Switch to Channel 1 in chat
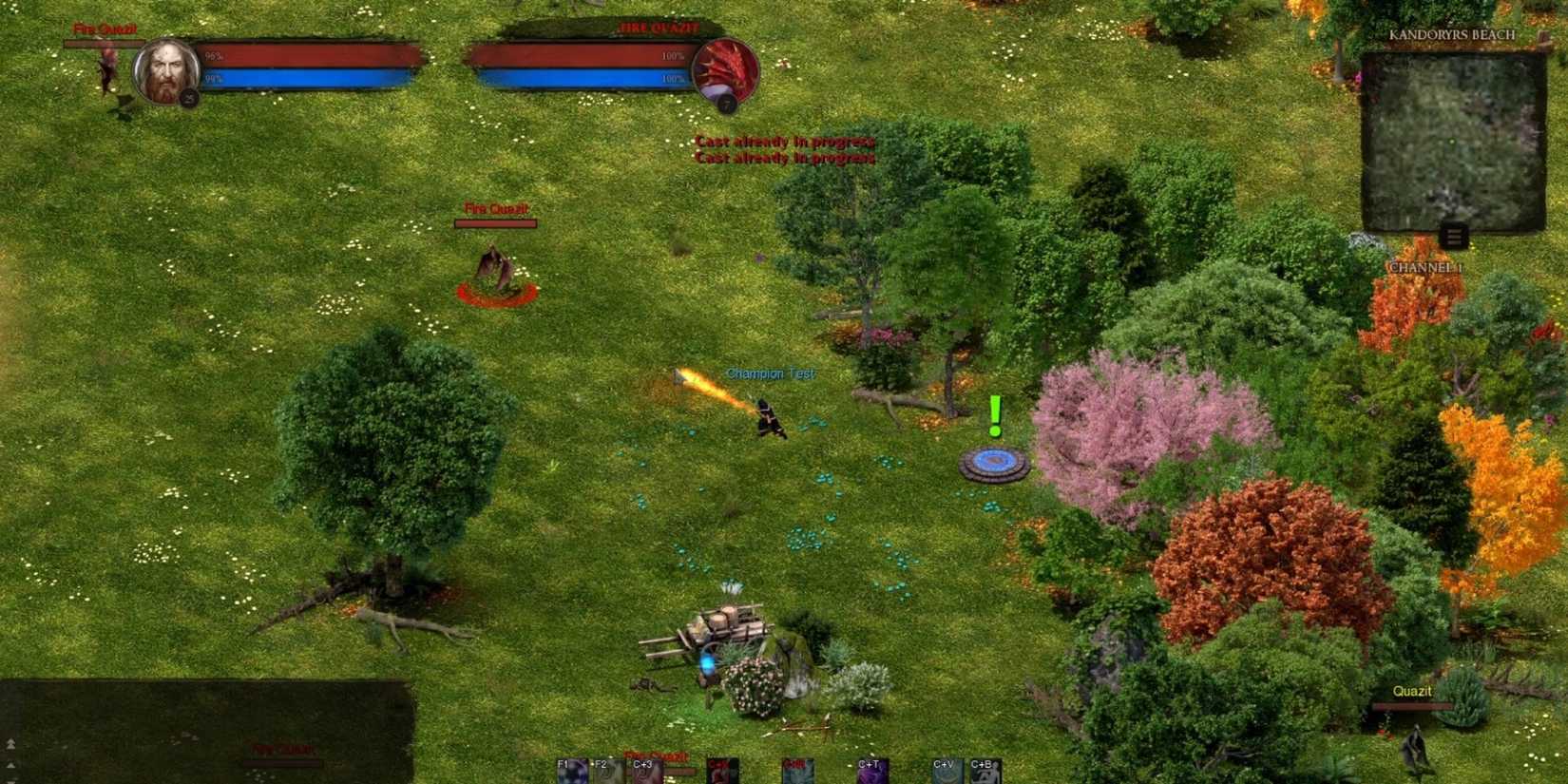The height and width of the screenshot is (784, 1568). pyautogui.click(x=1425, y=269)
